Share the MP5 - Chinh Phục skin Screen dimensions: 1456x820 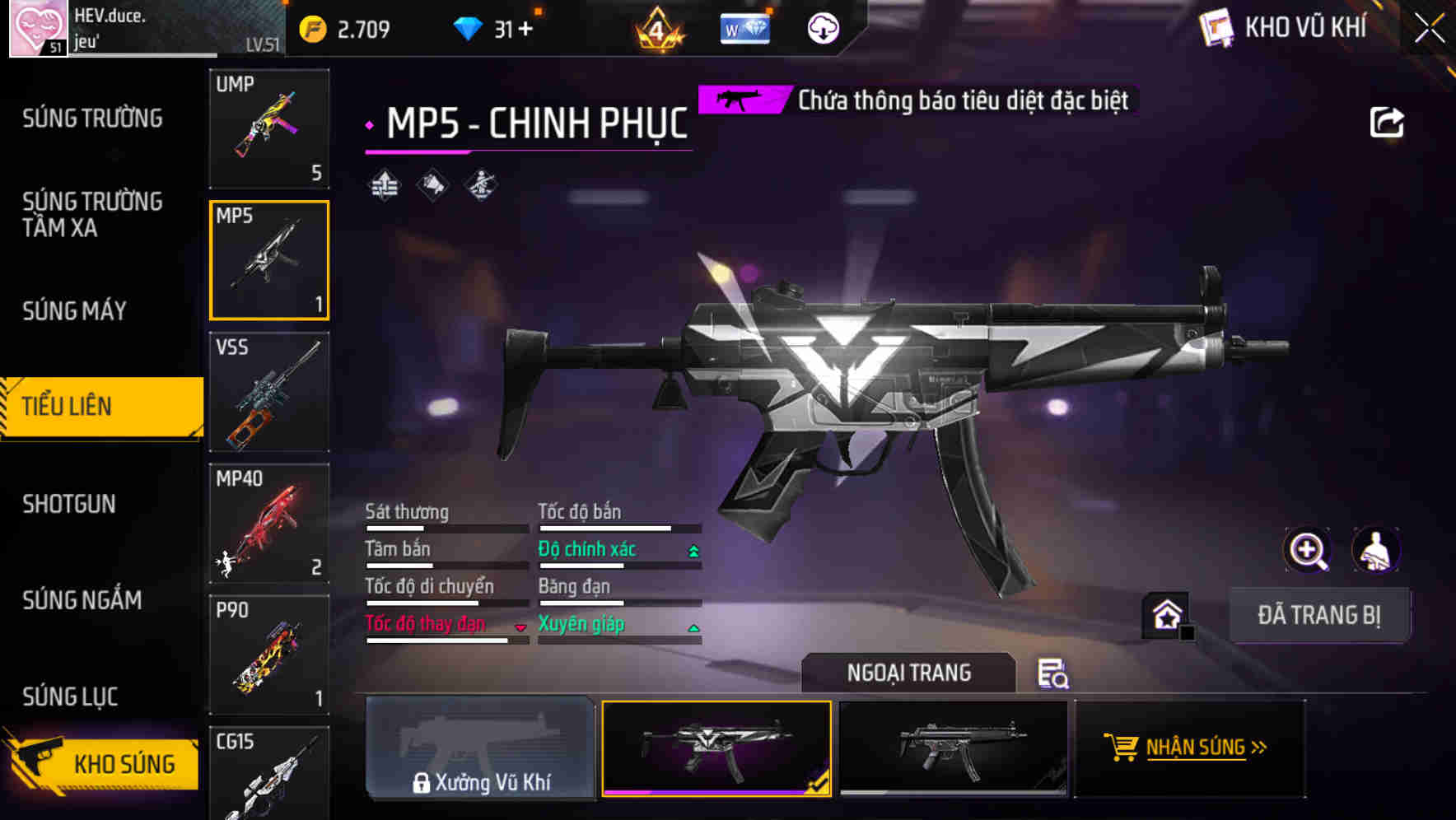(1387, 121)
